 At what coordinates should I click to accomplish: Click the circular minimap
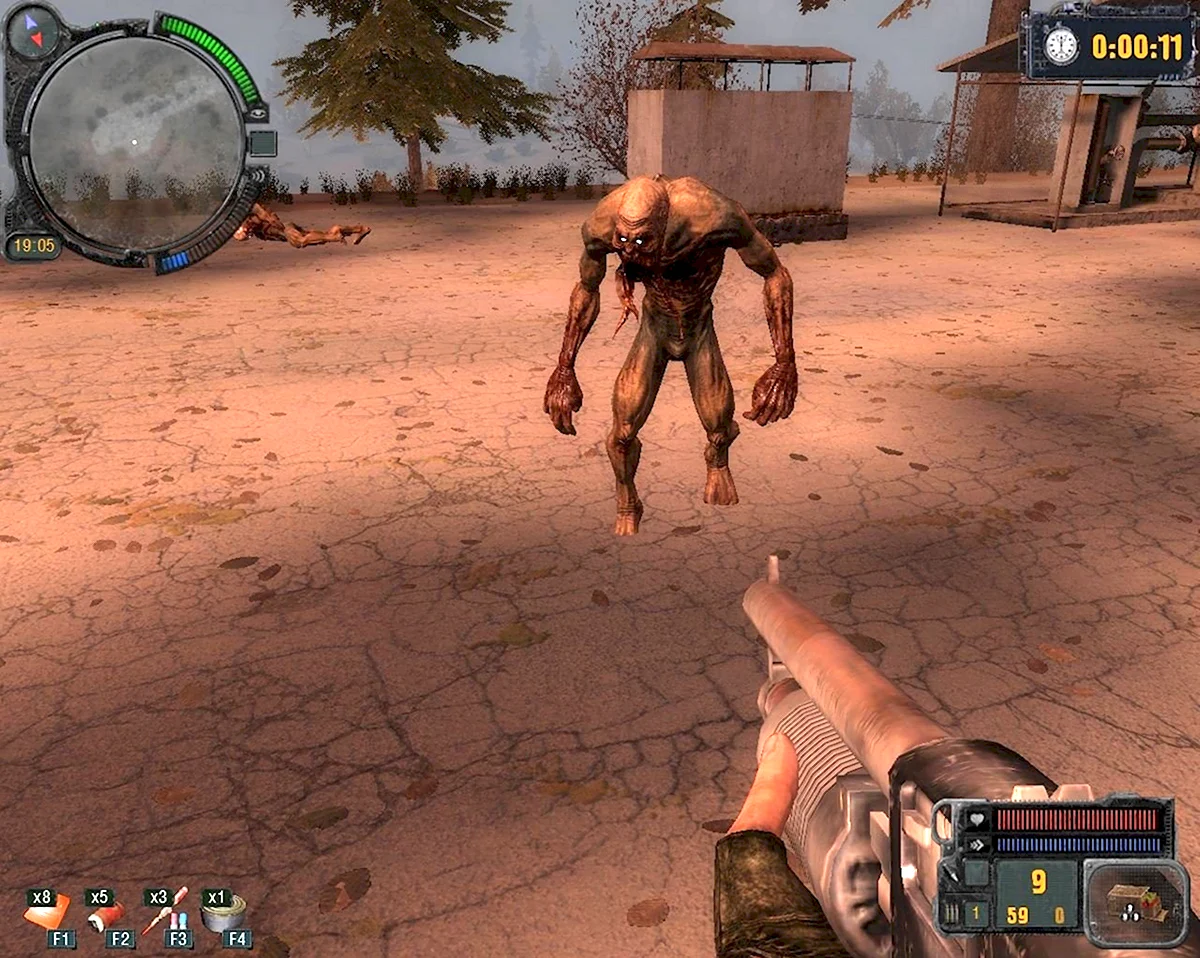[134, 140]
